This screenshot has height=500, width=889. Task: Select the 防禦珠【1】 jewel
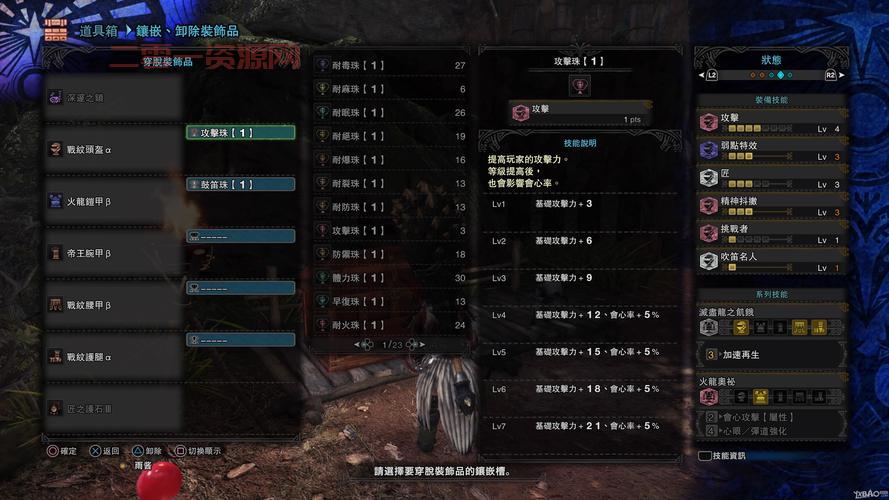click(390, 254)
